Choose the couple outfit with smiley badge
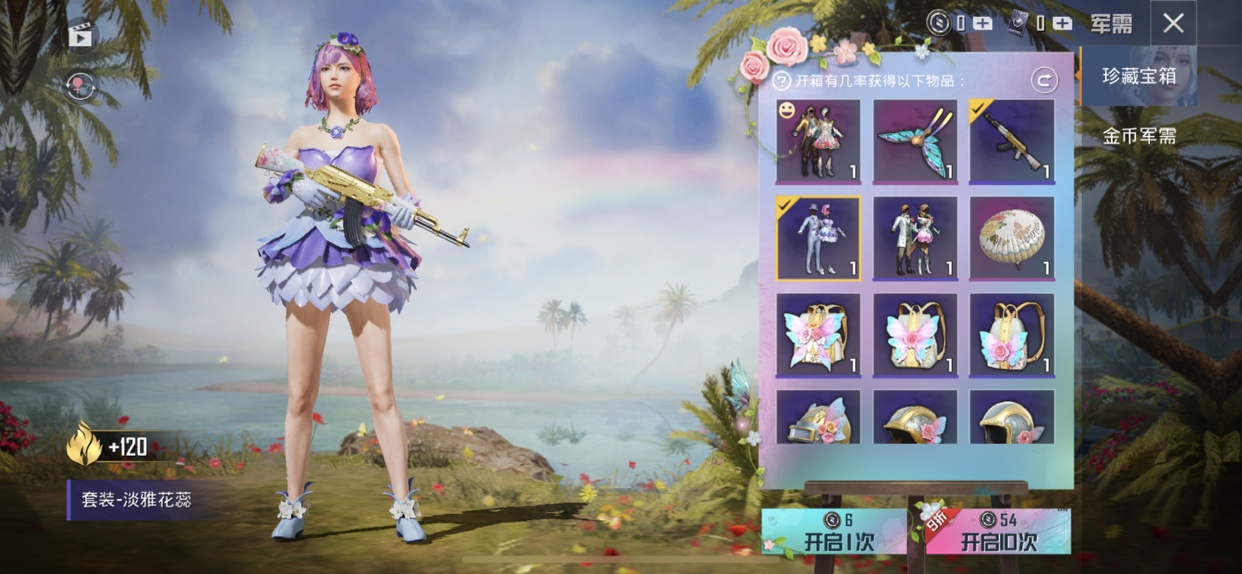 click(818, 141)
